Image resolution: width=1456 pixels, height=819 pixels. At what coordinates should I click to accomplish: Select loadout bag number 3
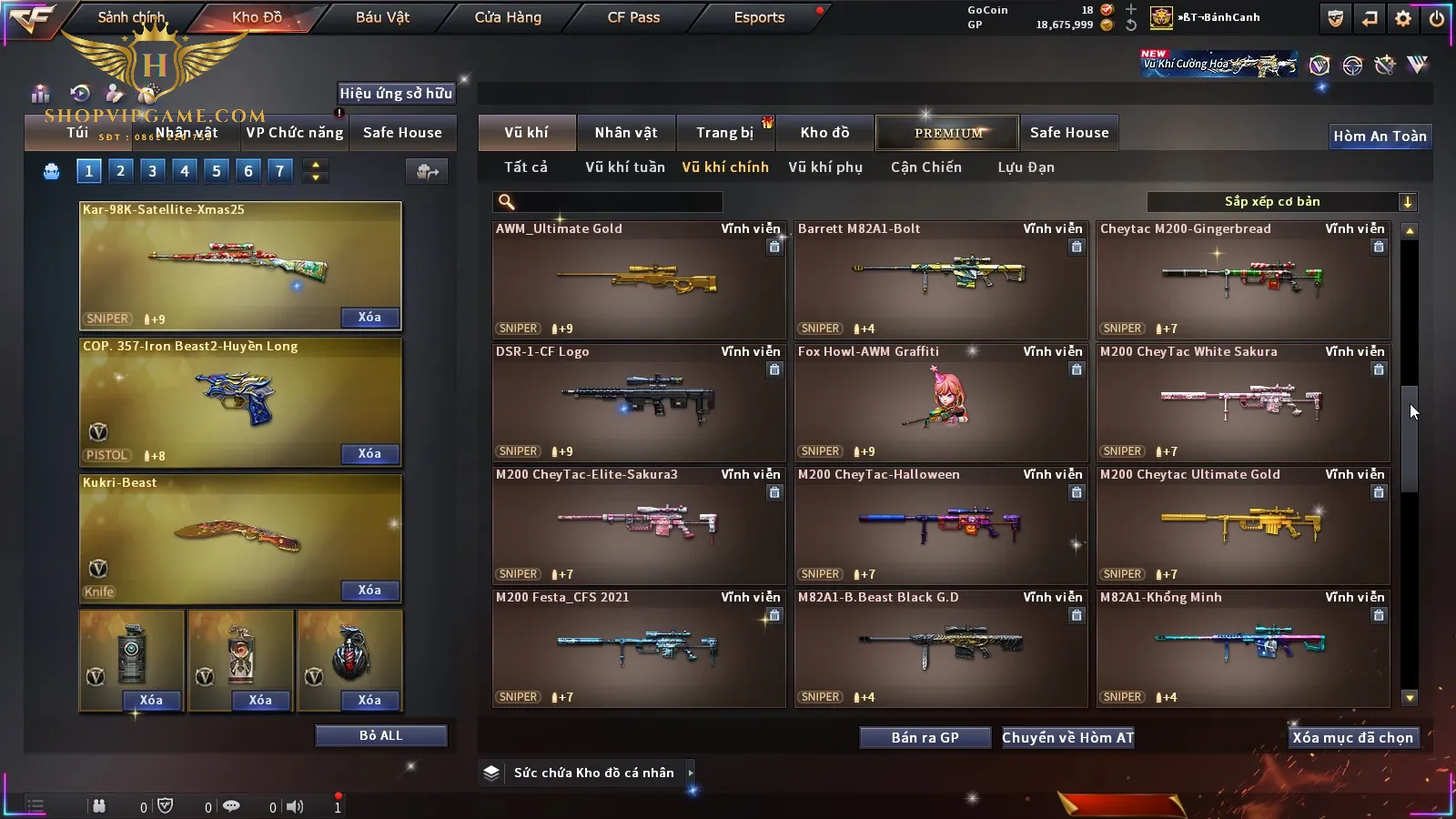click(x=152, y=170)
